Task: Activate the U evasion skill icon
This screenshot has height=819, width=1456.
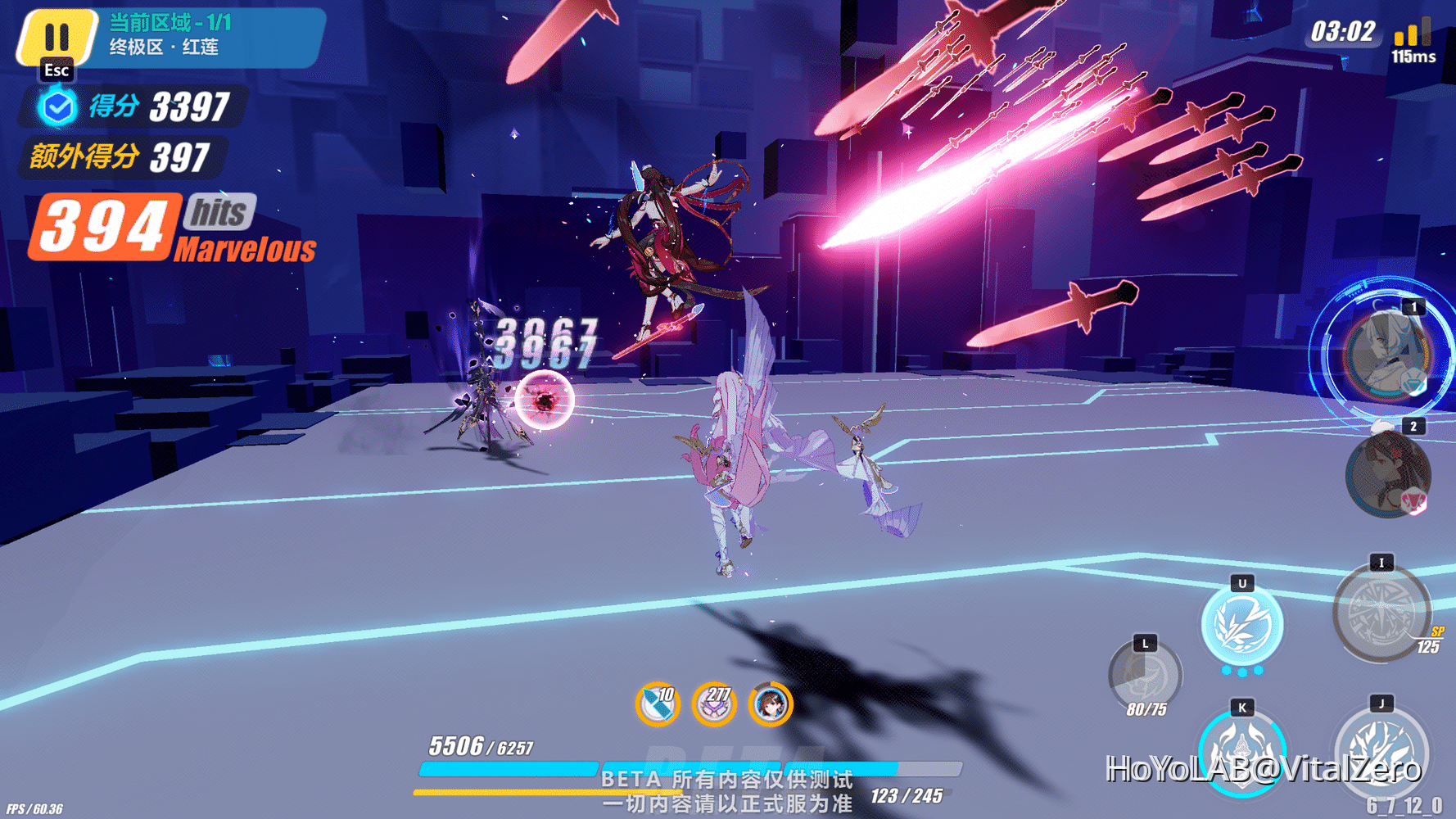Action: (x=1243, y=624)
